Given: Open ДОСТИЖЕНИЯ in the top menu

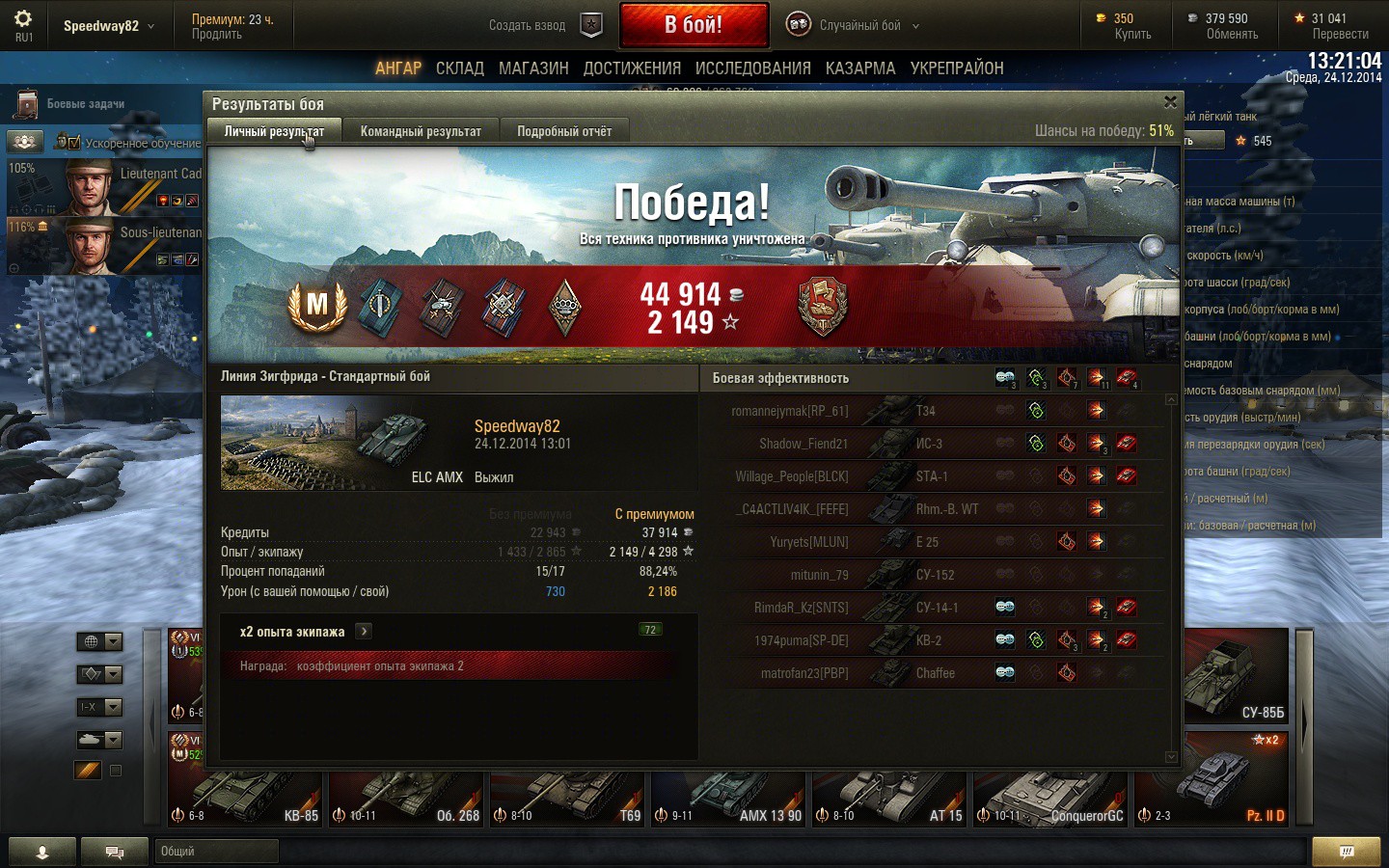Looking at the screenshot, I should (x=632, y=68).
